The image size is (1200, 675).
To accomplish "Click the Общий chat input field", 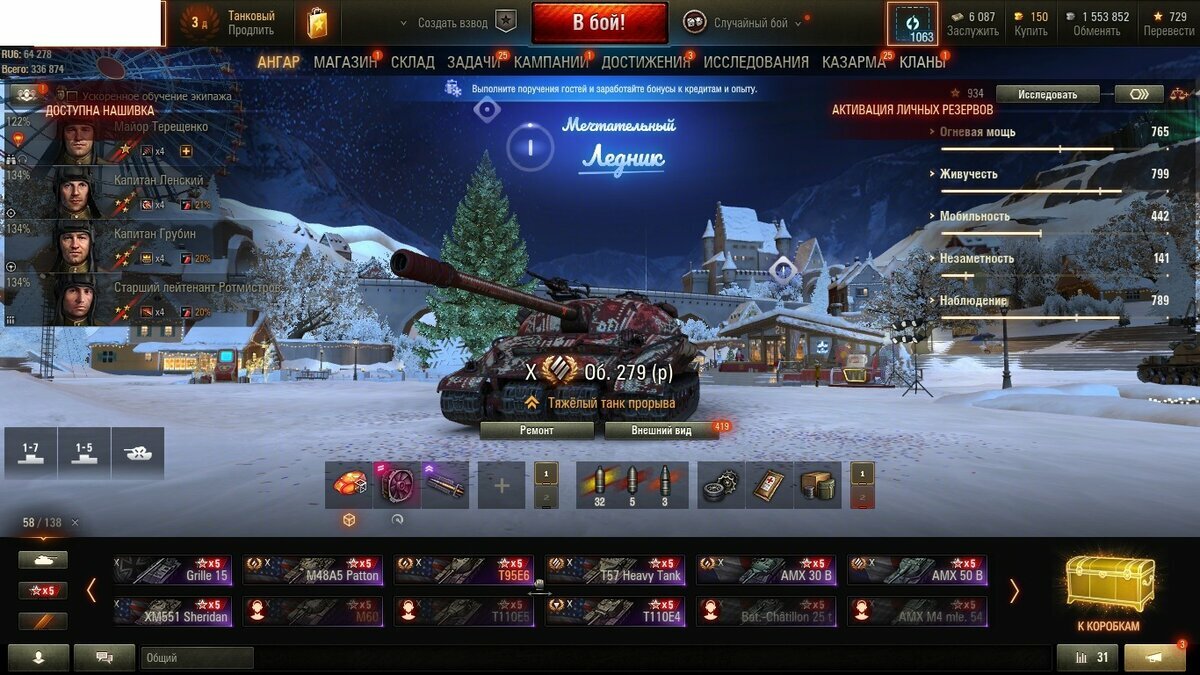I will pos(197,658).
